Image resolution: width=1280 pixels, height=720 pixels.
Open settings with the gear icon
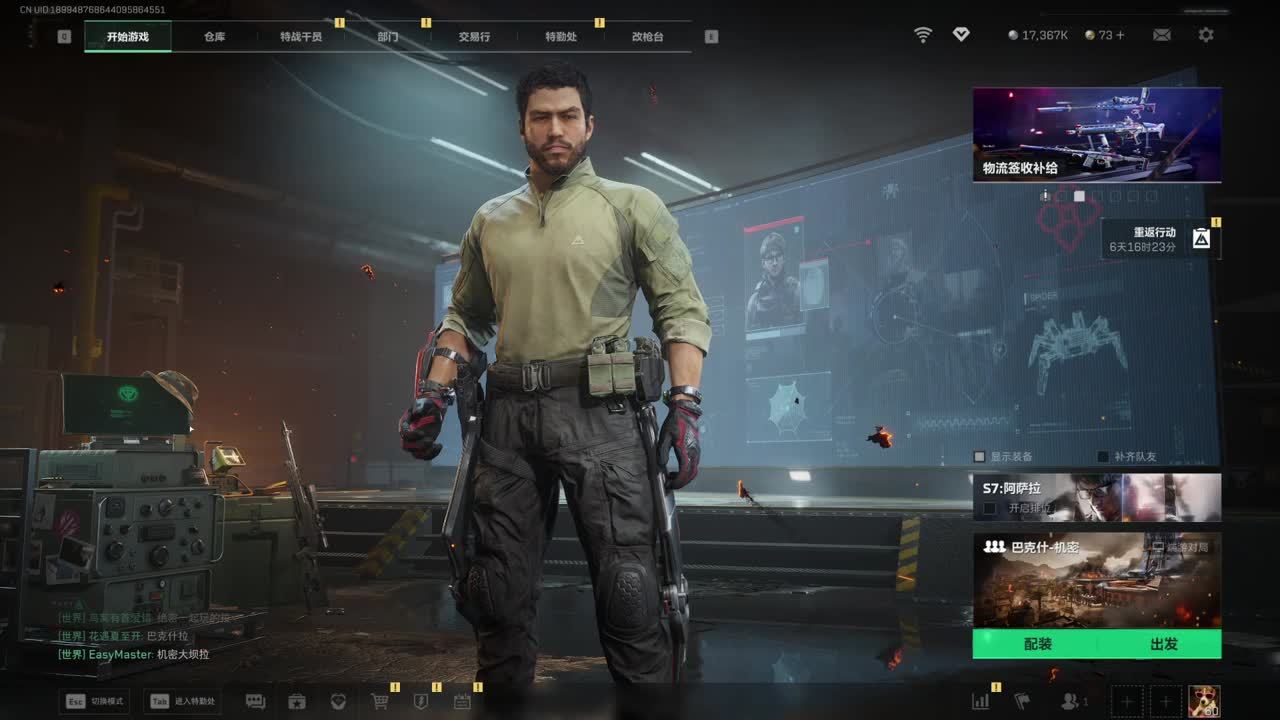(1206, 35)
